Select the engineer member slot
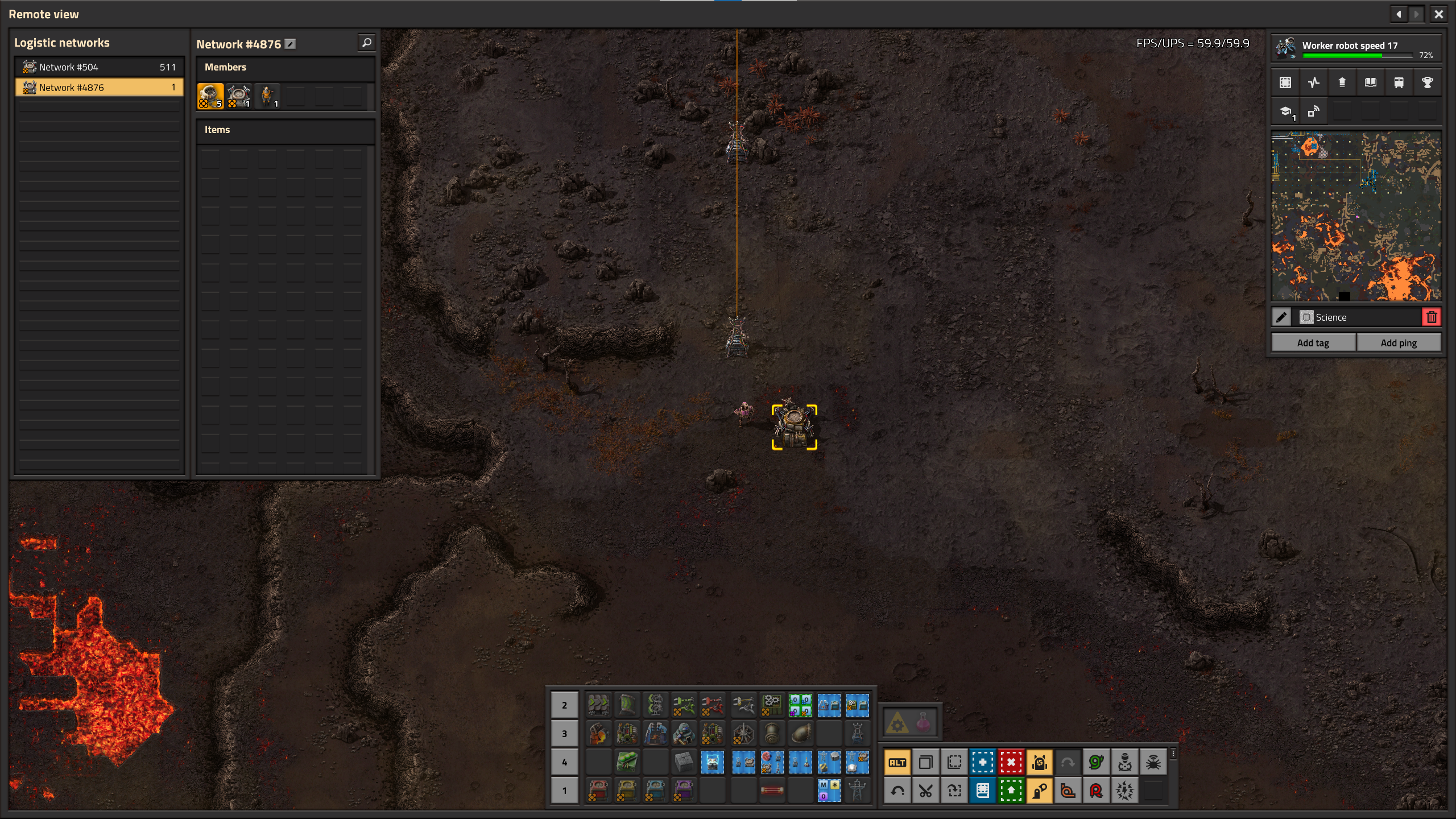1456x819 pixels. (267, 96)
